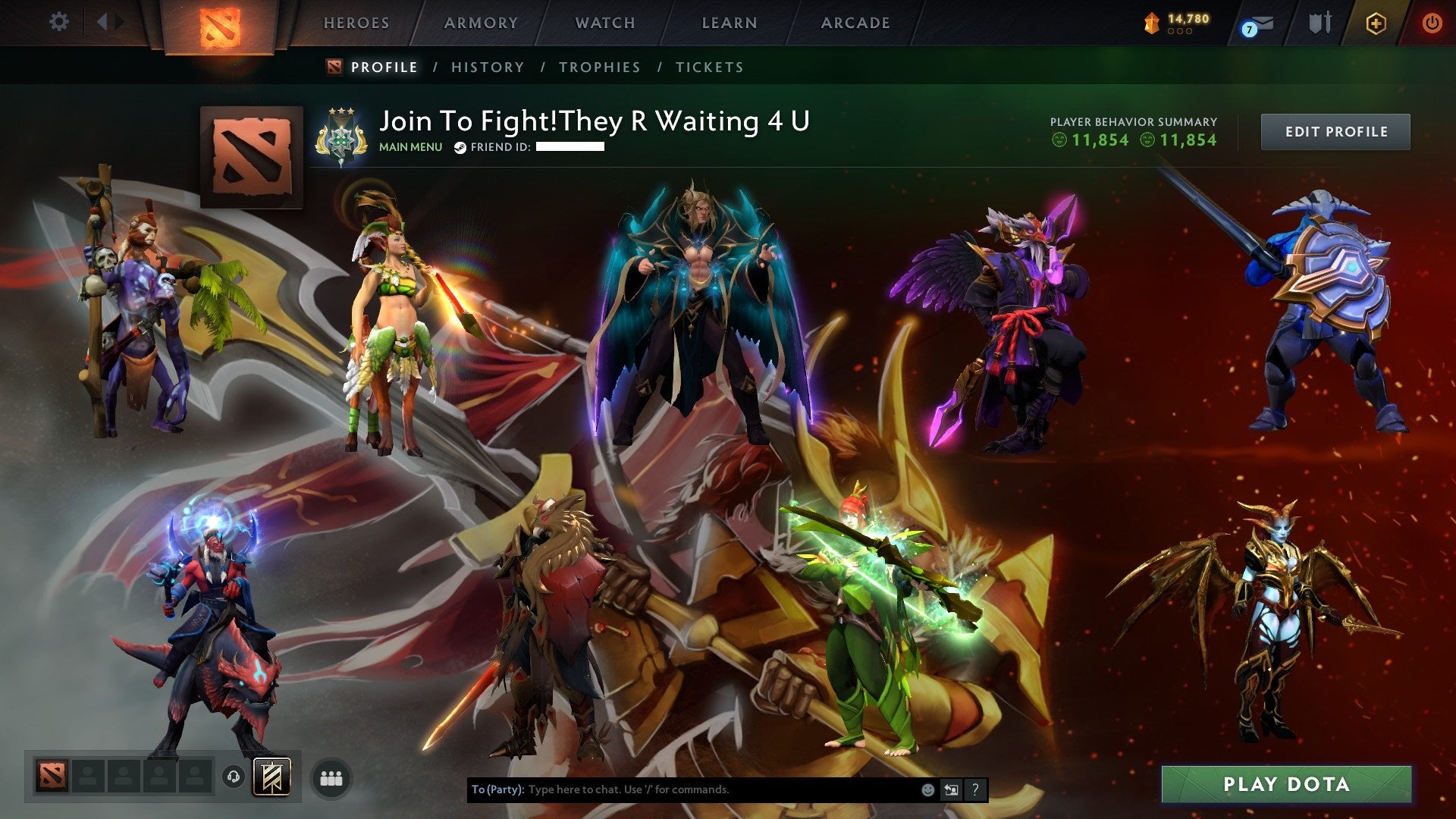
Task: Open the emoticon picker in the chat bar
Action: (x=927, y=789)
